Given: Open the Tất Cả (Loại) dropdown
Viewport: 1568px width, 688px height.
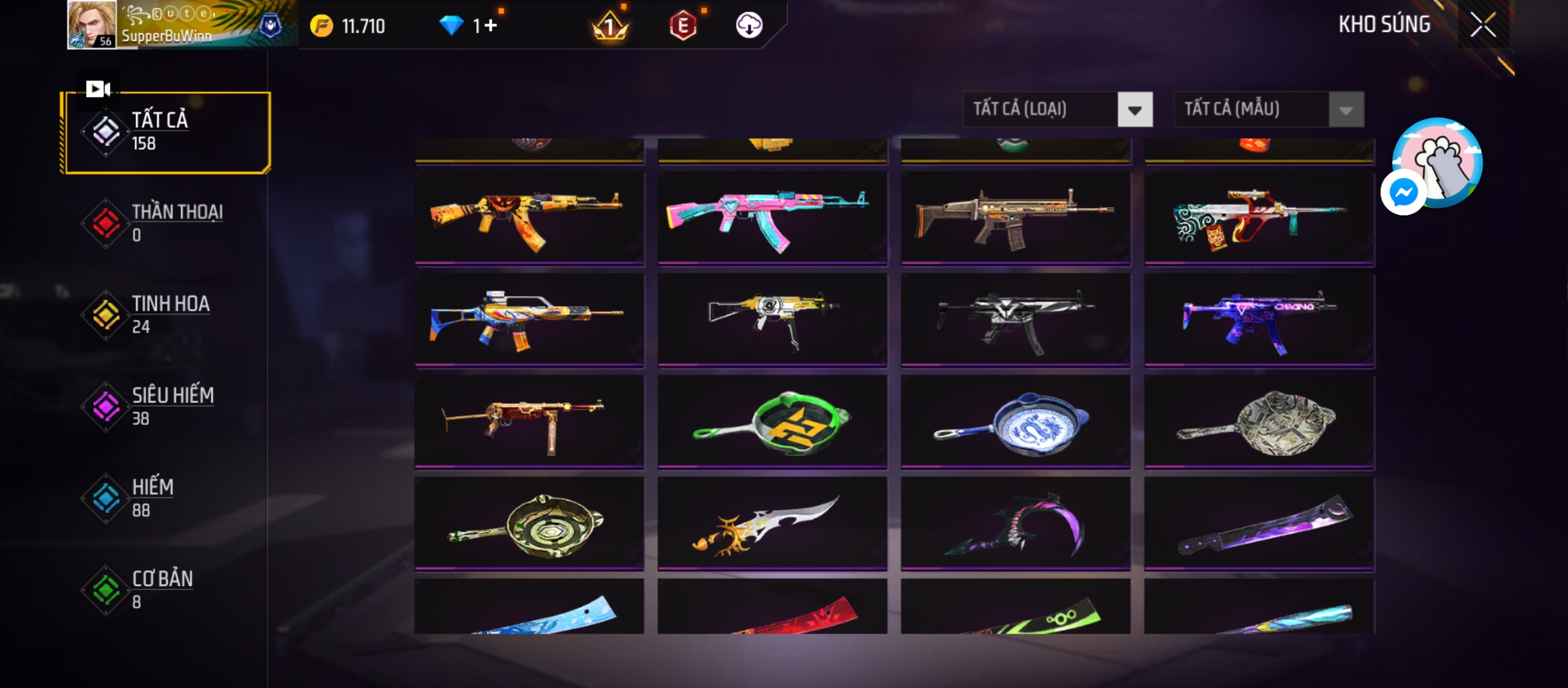Looking at the screenshot, I should pyautogui.click(x=1057, y=110).
